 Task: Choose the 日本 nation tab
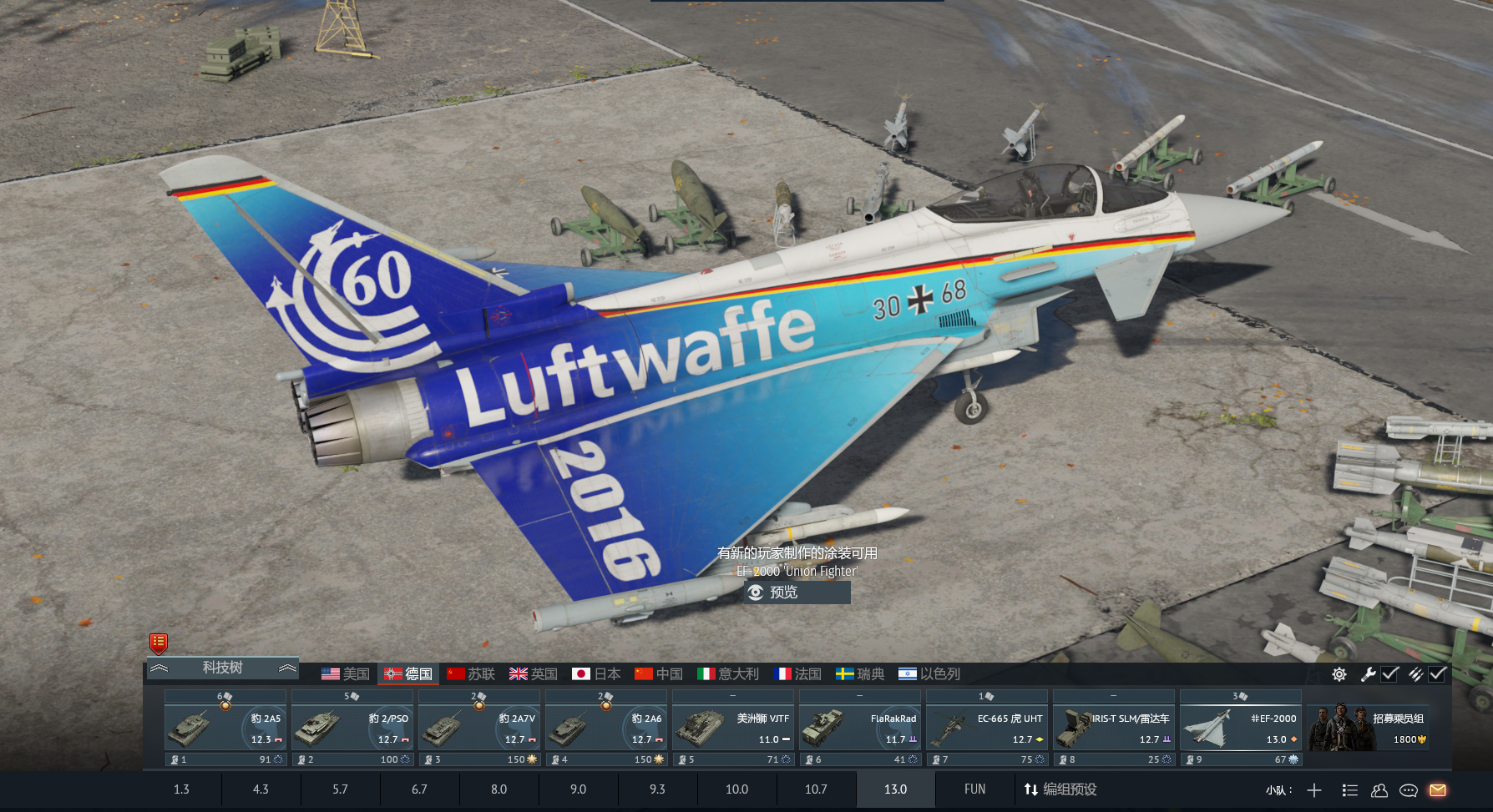tap(596, 673)
